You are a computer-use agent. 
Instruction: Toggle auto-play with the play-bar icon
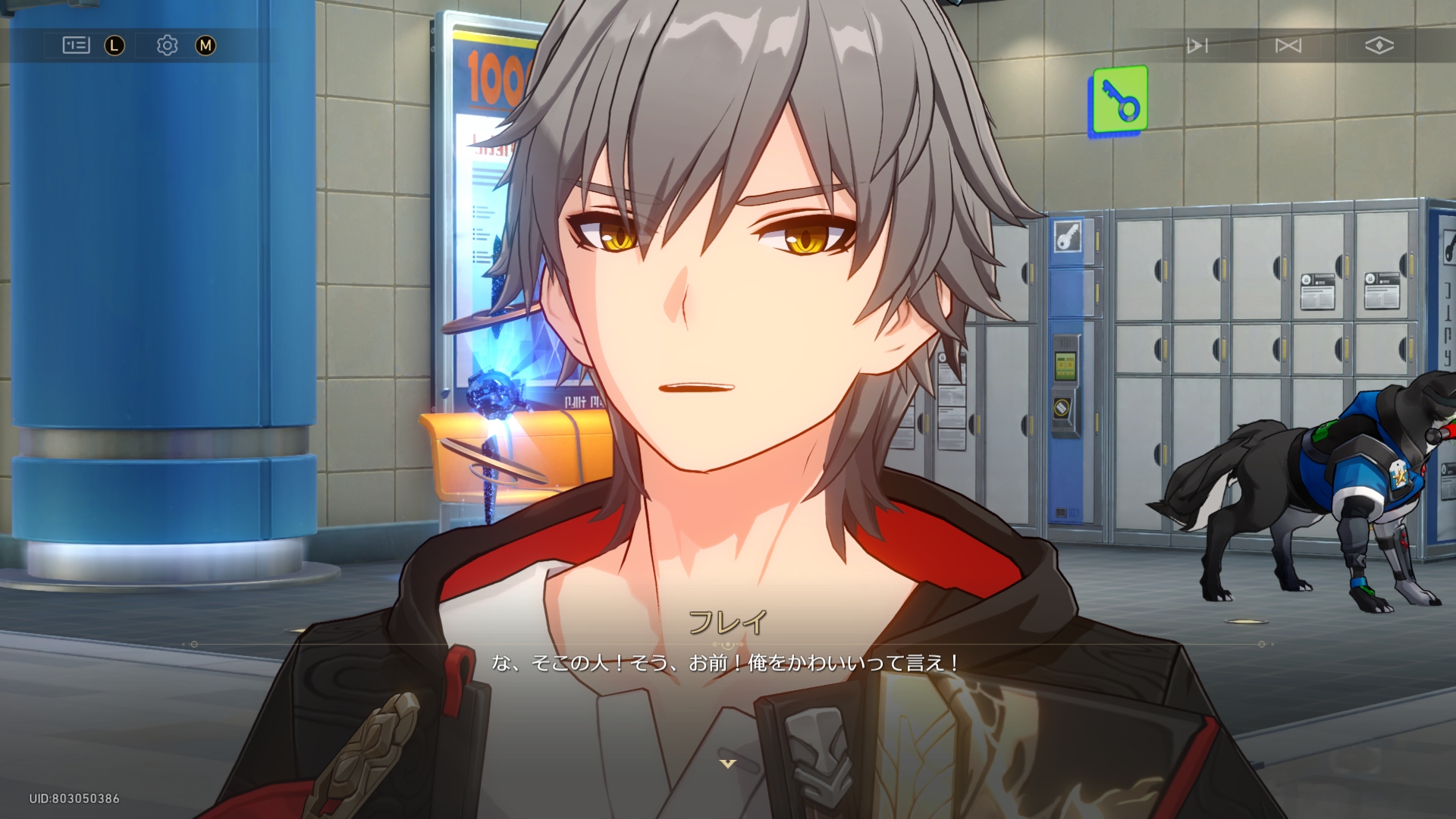[1197, 45]
